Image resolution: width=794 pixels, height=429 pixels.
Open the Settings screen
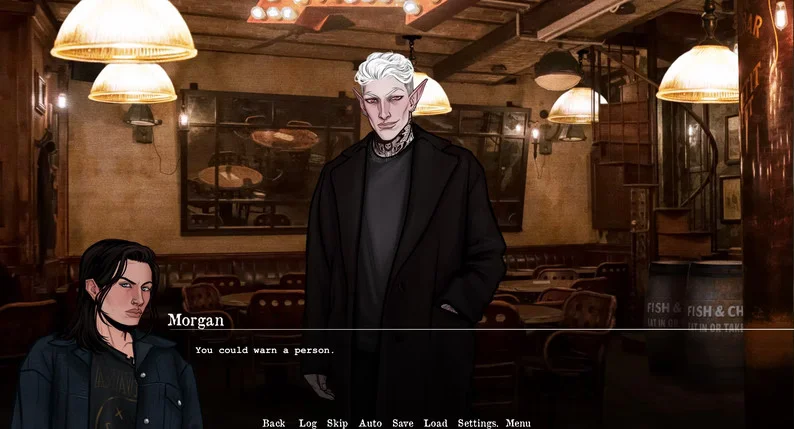(x=478, y=423)
